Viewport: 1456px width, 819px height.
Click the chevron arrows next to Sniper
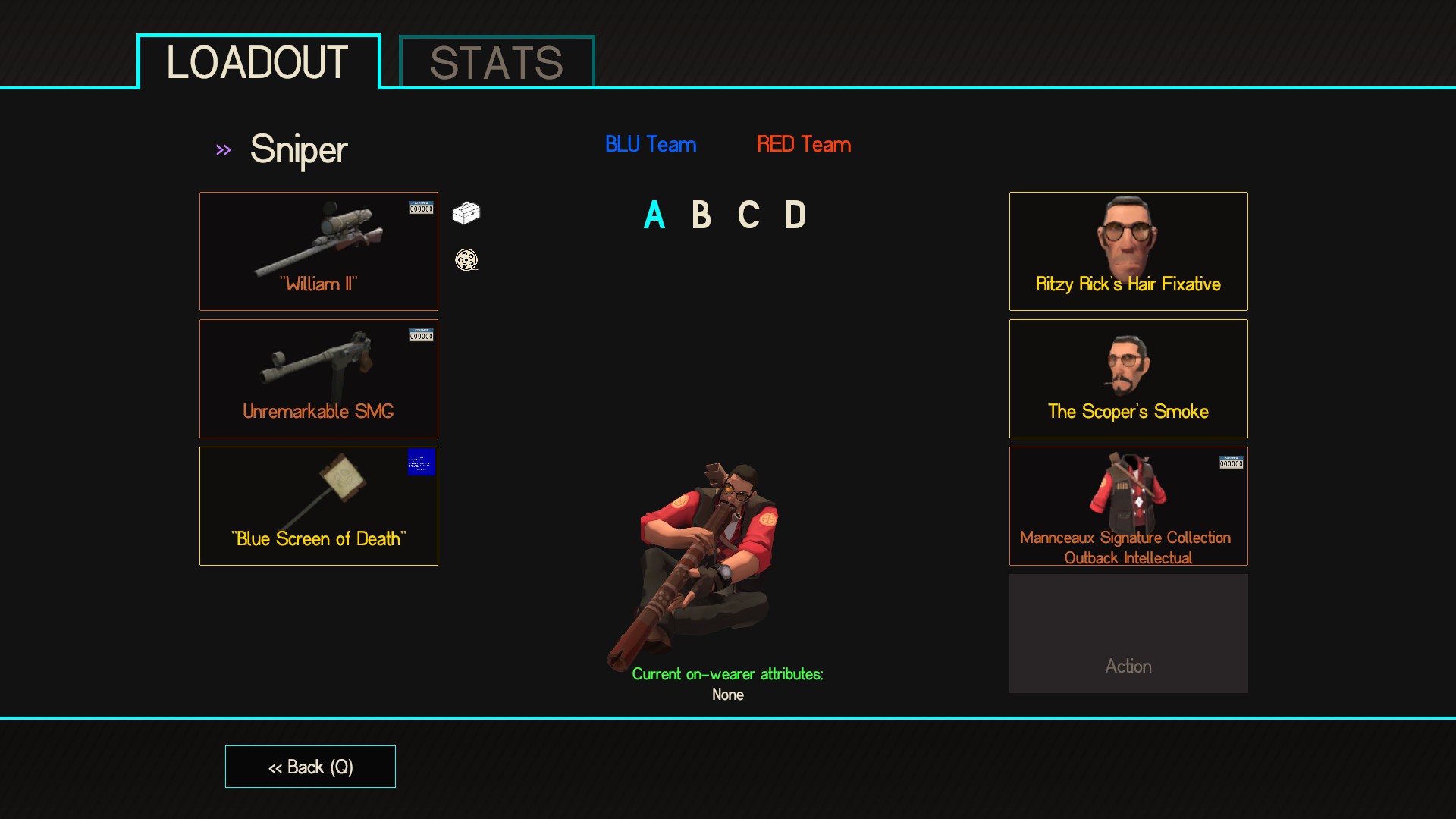coord(224,149)
